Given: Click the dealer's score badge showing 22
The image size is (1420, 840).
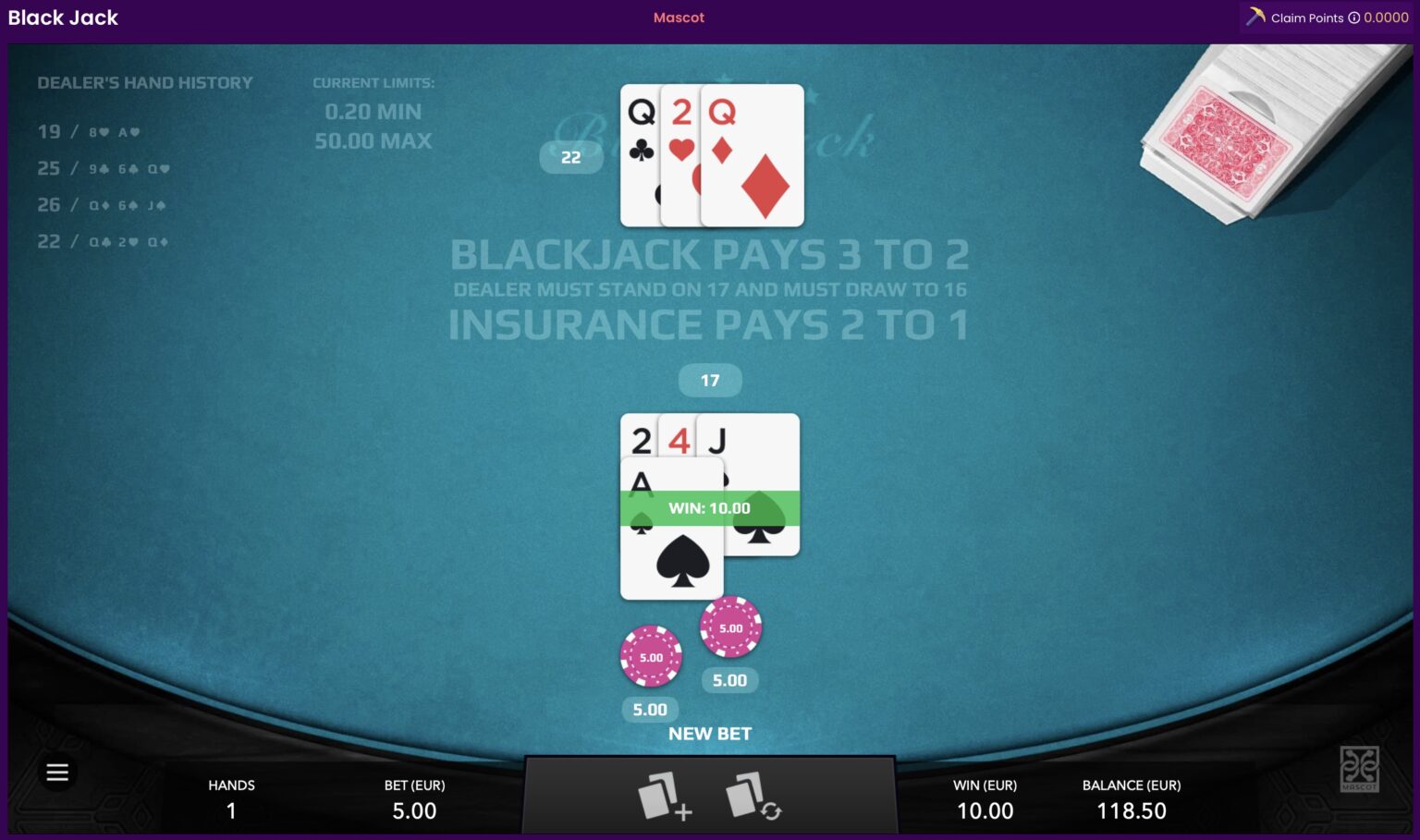Looking at the screenshot, I should [570, 157].
